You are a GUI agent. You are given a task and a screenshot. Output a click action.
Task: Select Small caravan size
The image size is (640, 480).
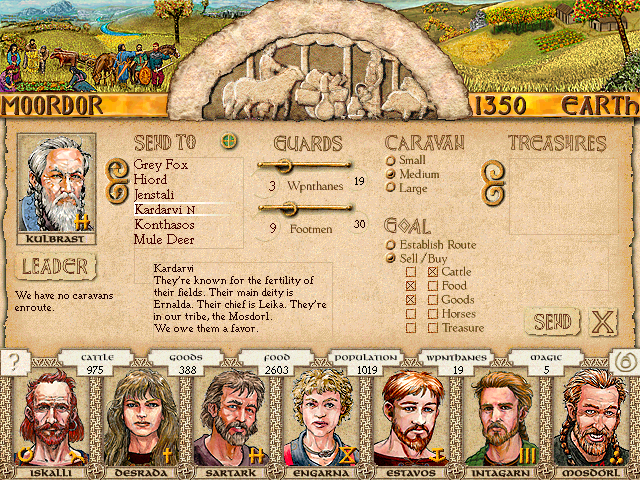391,160
